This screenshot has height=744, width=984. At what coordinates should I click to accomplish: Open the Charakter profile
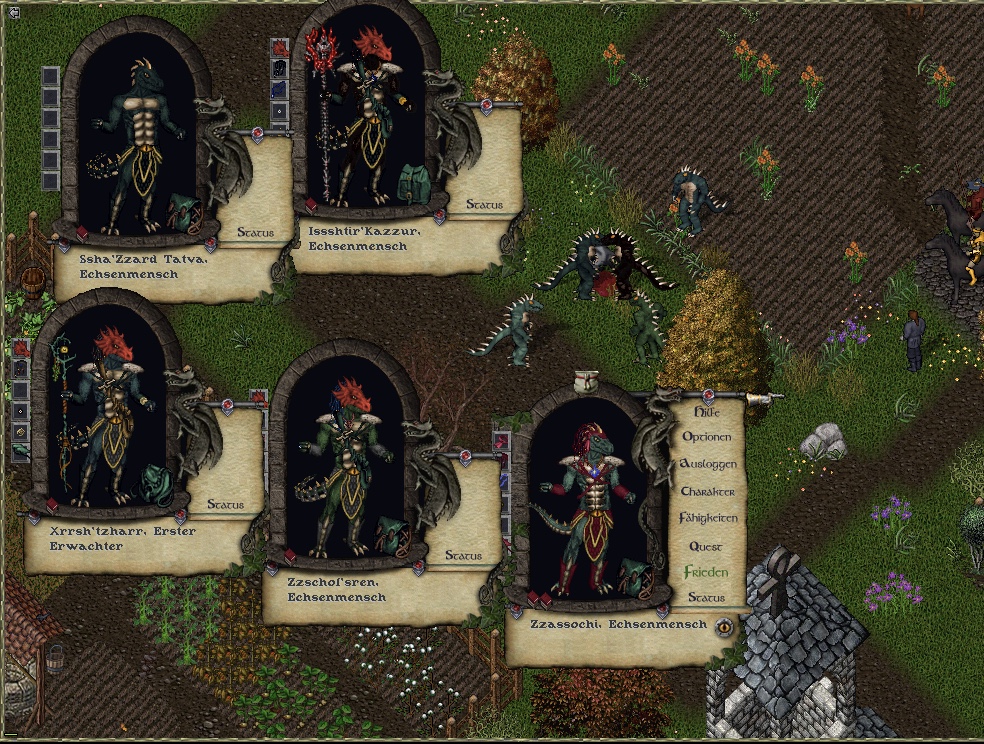pyautogui.click(x=707, y=492)
